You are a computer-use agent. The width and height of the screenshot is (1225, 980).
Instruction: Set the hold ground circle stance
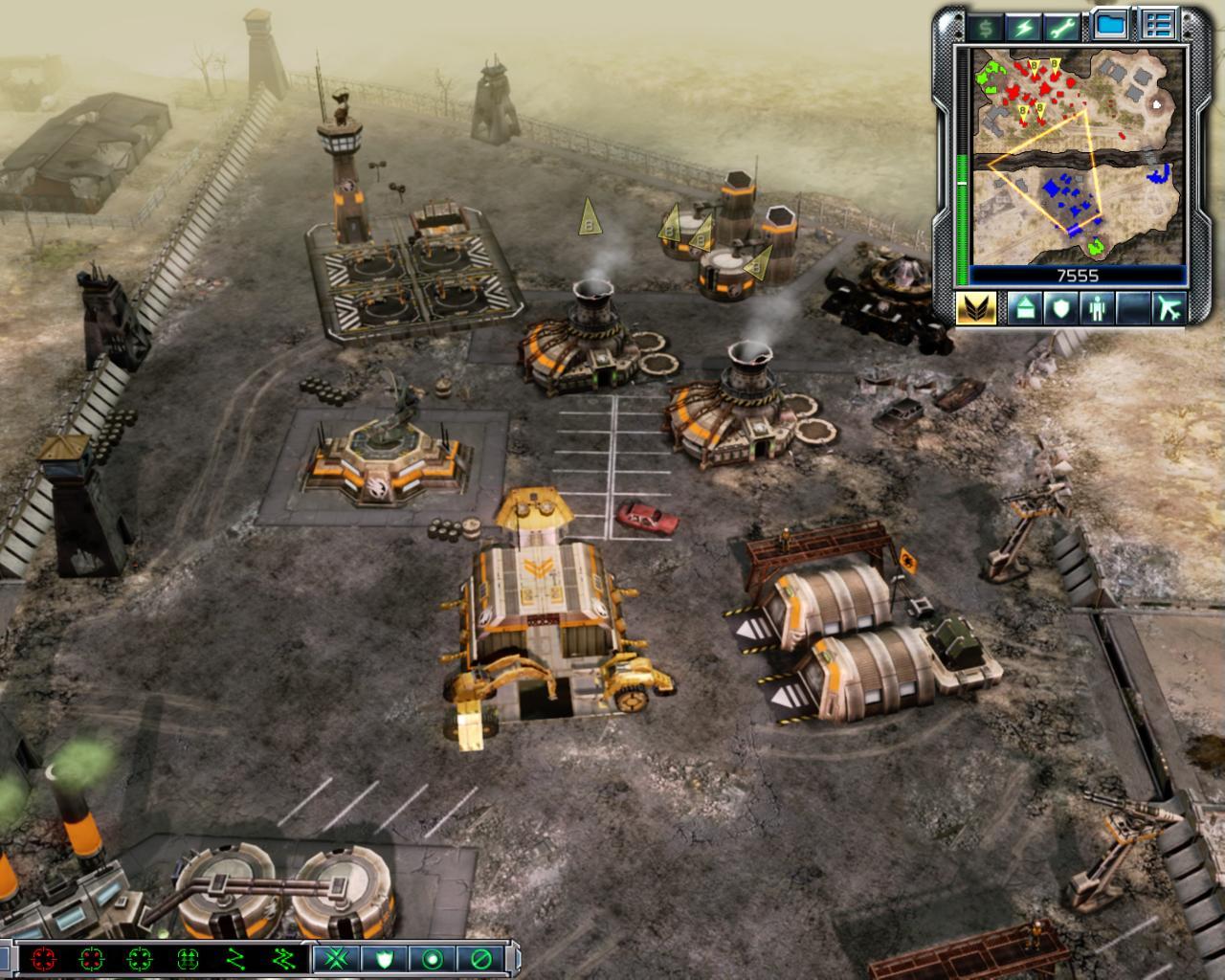coord(431,958)
